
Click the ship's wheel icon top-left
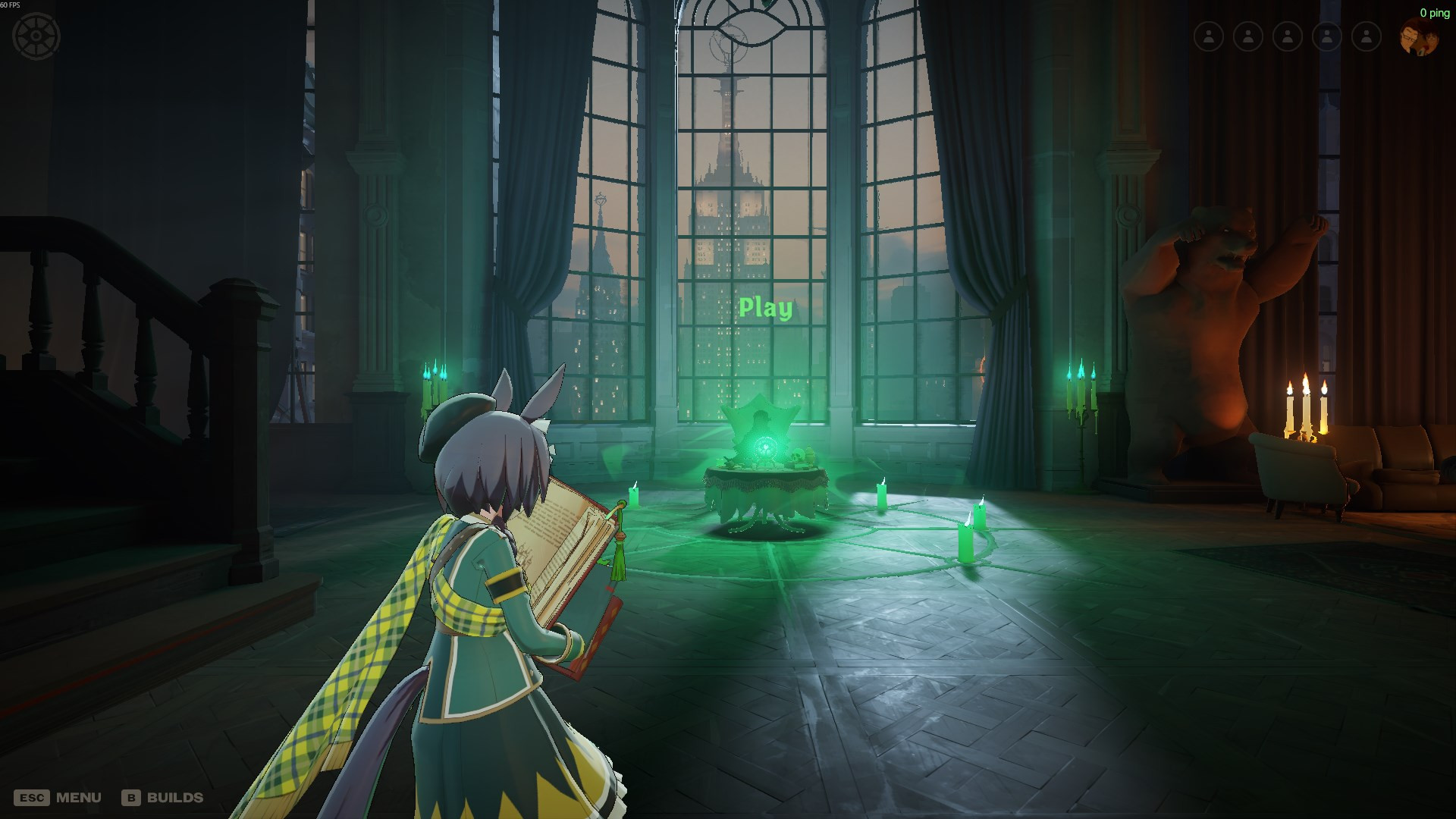coord(35,35)
